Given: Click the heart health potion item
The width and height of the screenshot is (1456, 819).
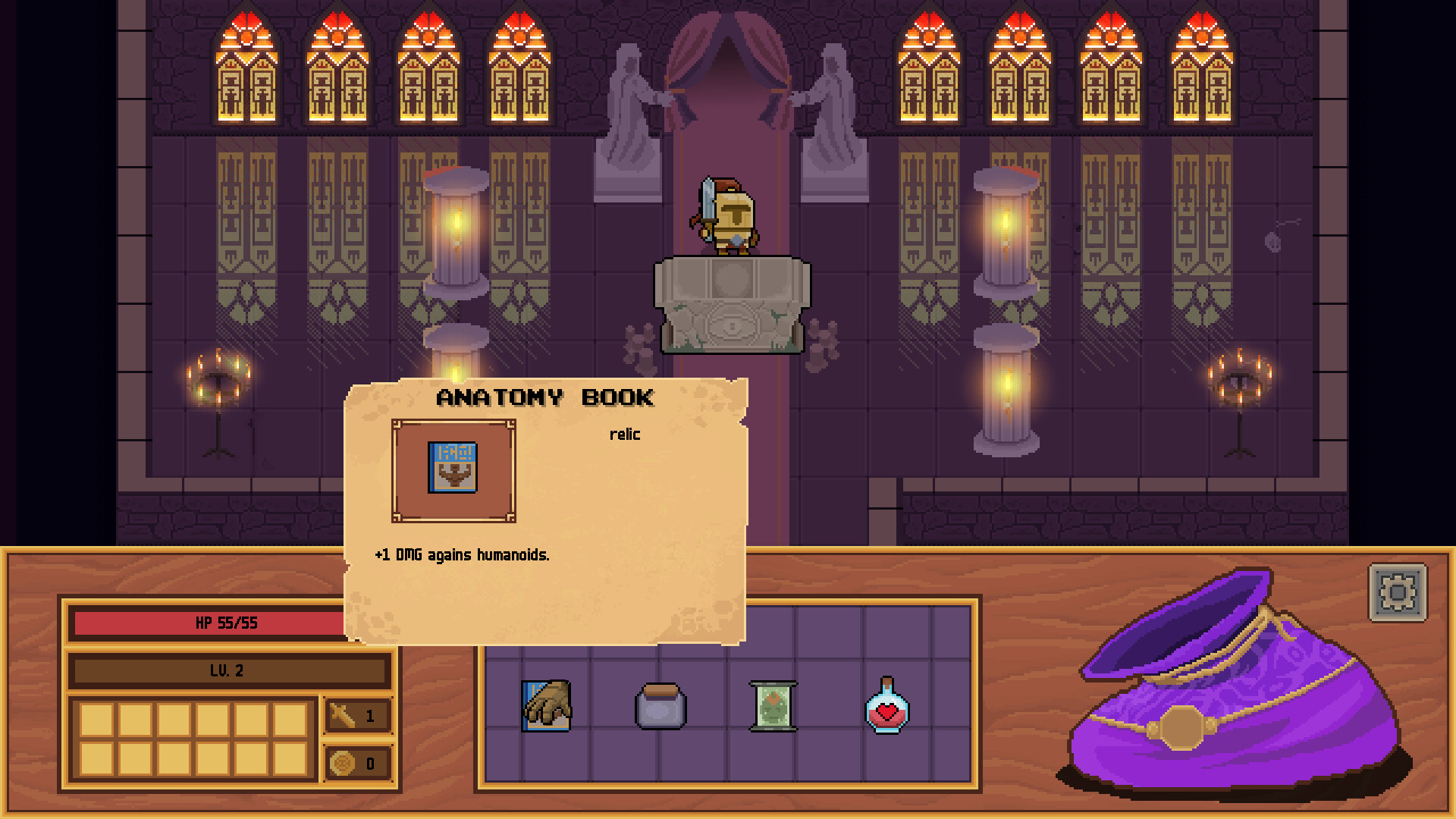Looking at the screenshot, I should (886, 708).
